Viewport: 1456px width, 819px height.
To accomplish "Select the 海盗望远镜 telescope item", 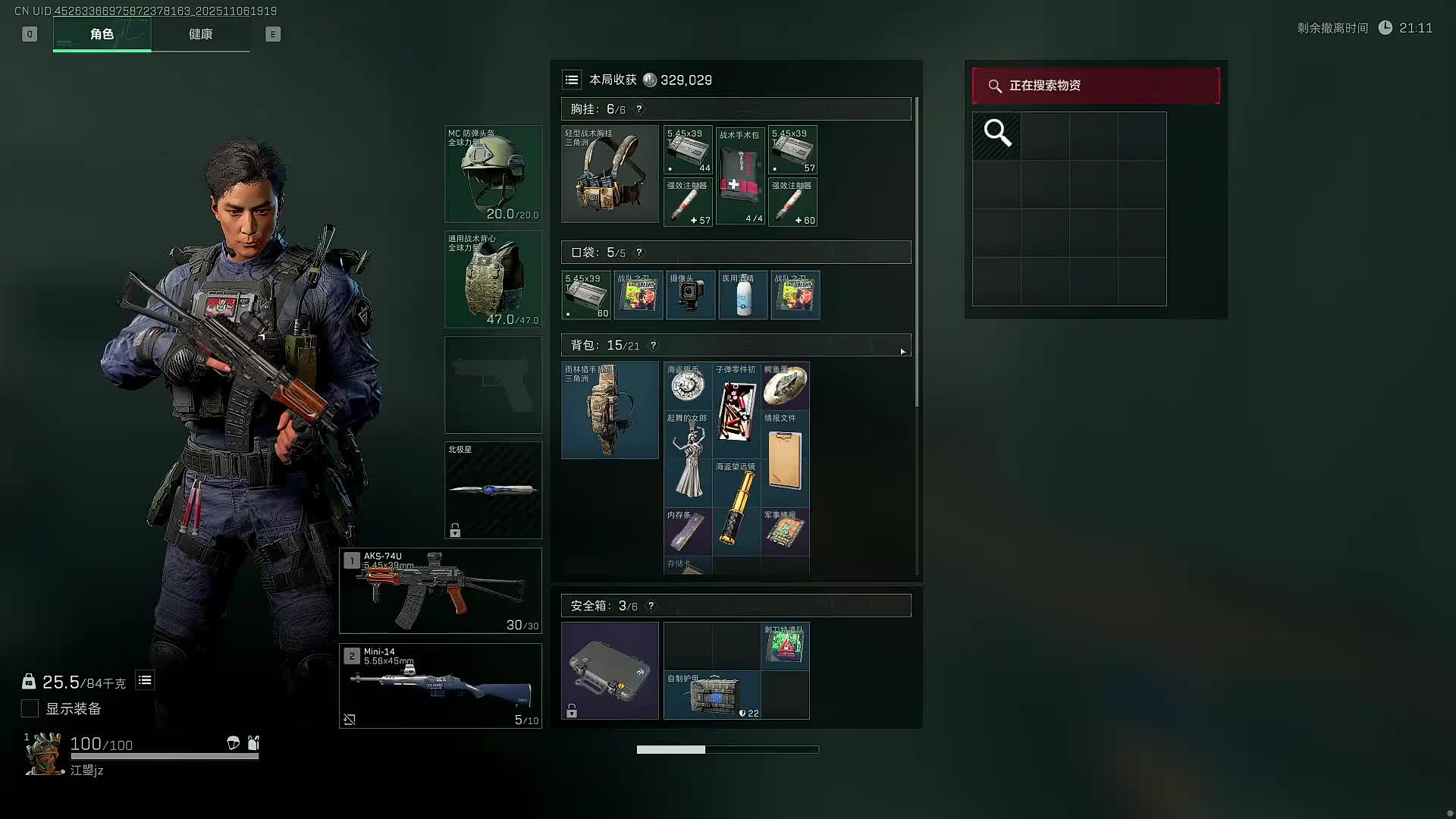I will 736,507.
